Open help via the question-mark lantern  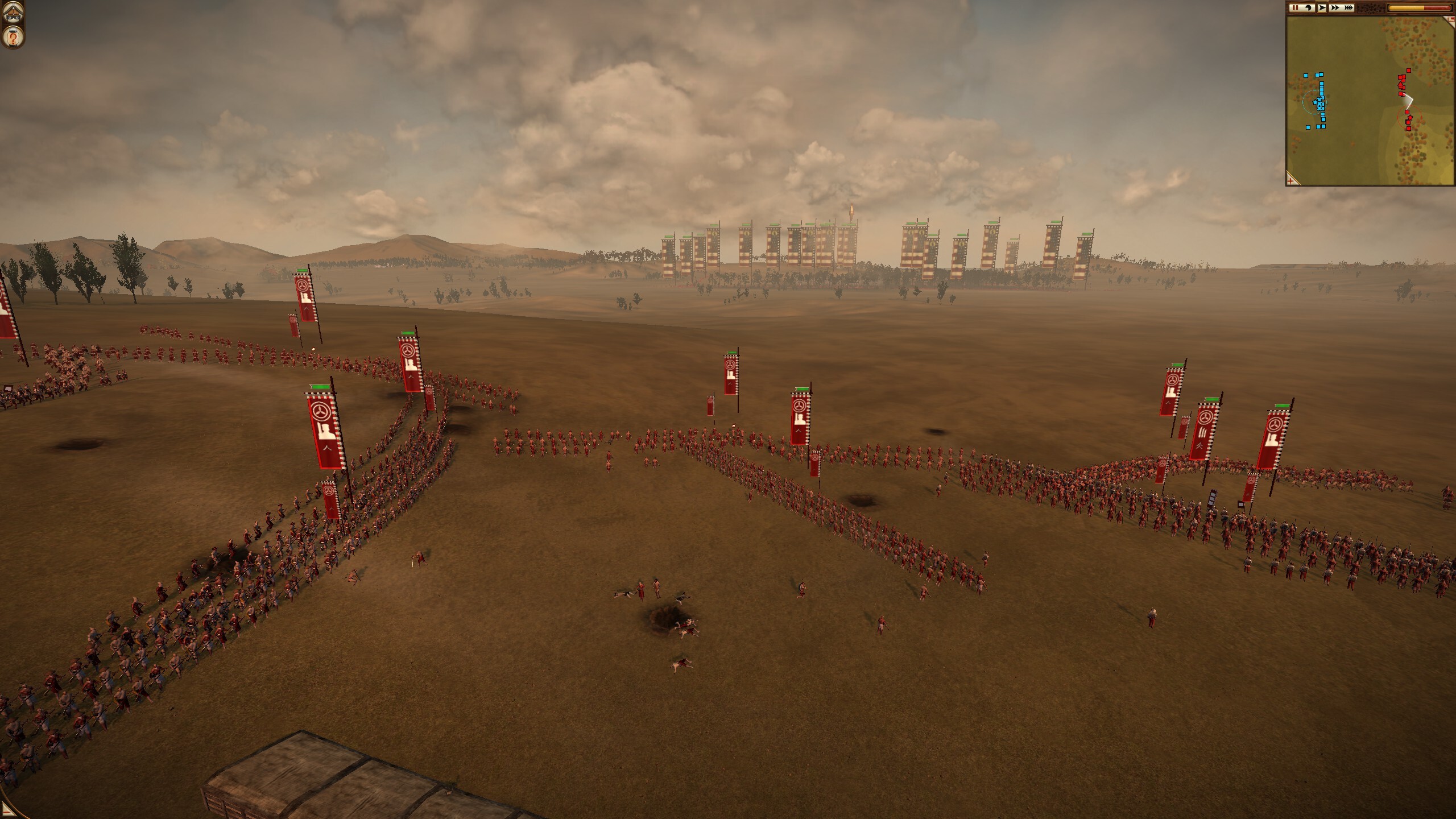coord(12,38)
